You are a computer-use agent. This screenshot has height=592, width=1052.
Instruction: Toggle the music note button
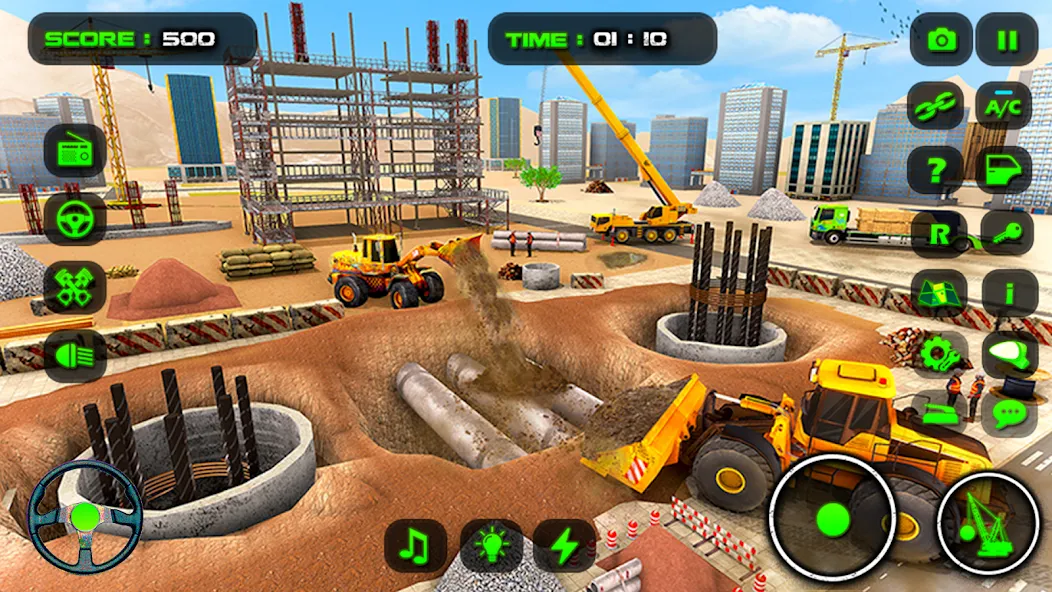[x=415, y=545]
